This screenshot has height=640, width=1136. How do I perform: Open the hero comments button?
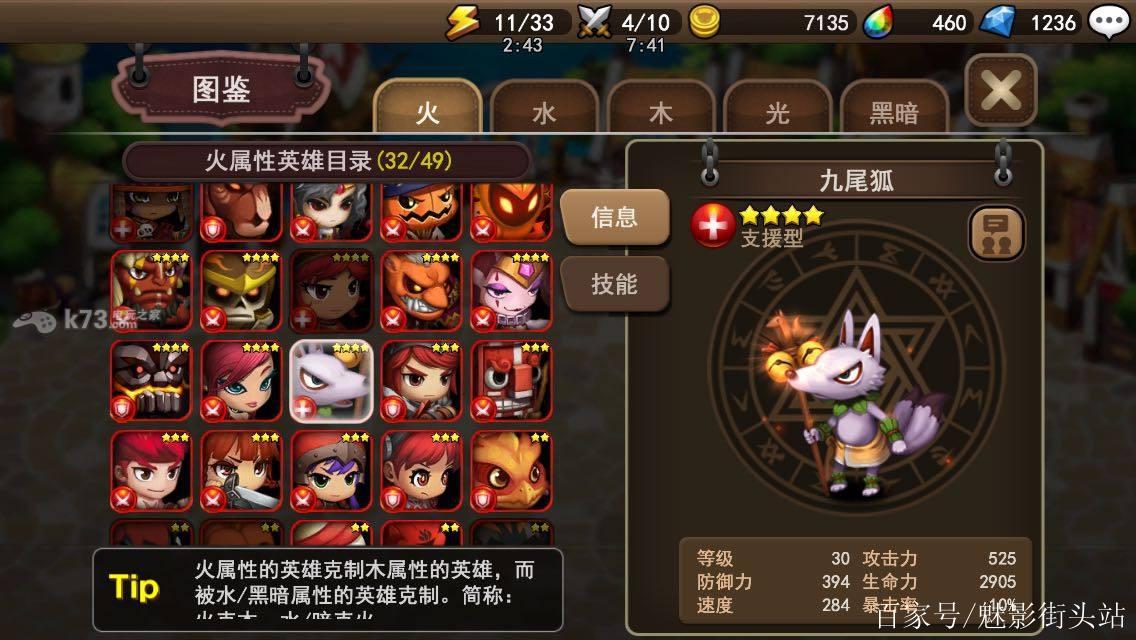996,232
